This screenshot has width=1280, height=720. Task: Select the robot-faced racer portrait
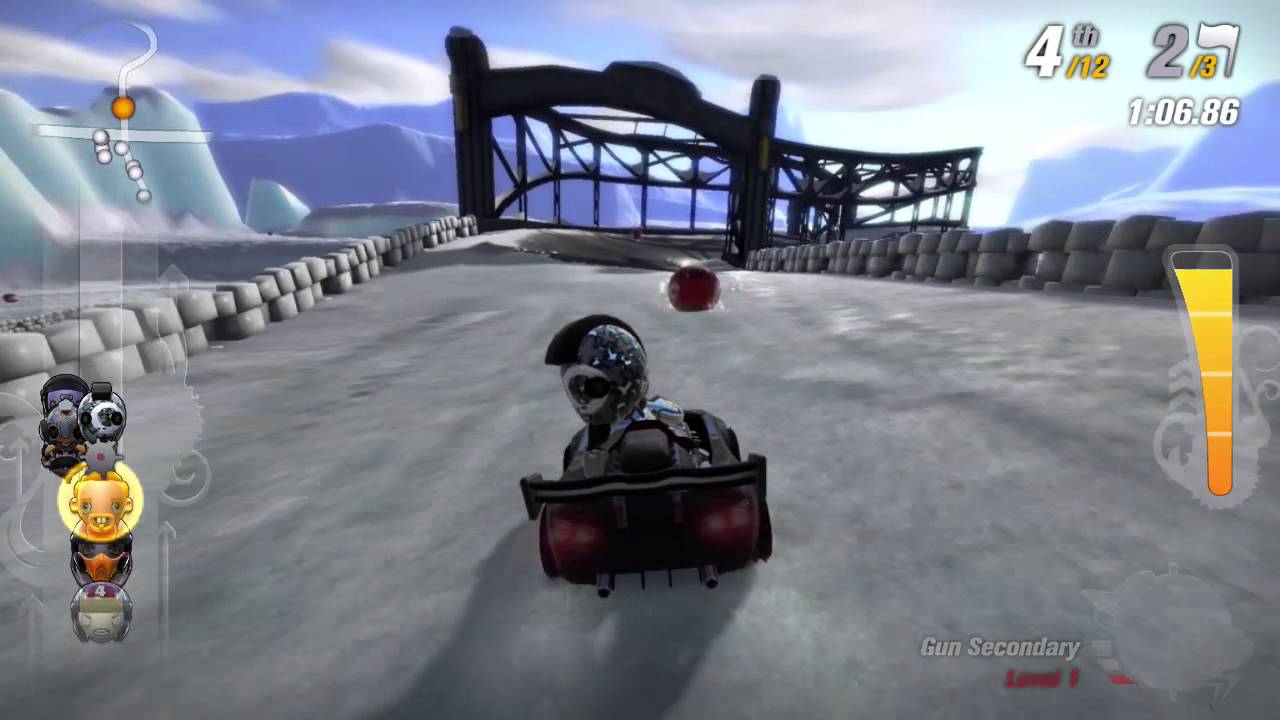(x=100, y=418)
